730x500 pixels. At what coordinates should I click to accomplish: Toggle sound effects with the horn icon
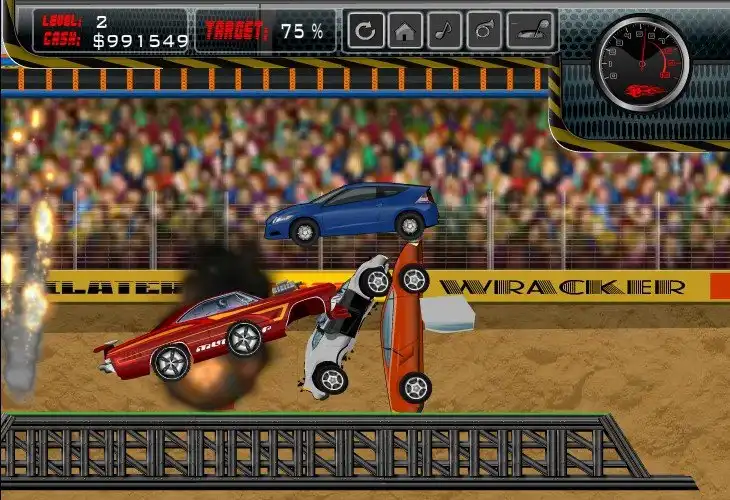[483, 31]
